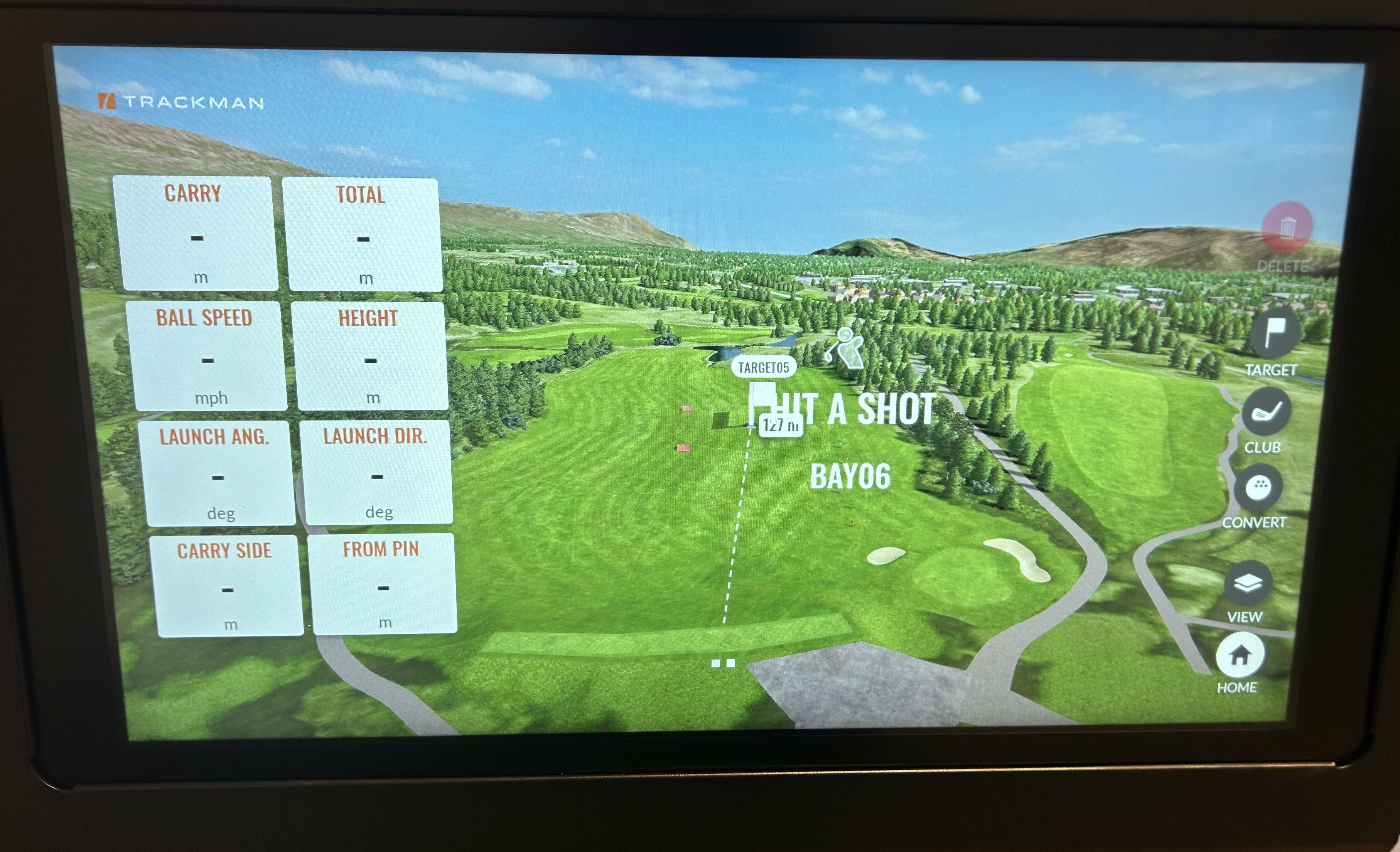The height and width of the screenshot is (852, 1400).
Task: Tap the Carry Side data tile
Action: point(227,586)
